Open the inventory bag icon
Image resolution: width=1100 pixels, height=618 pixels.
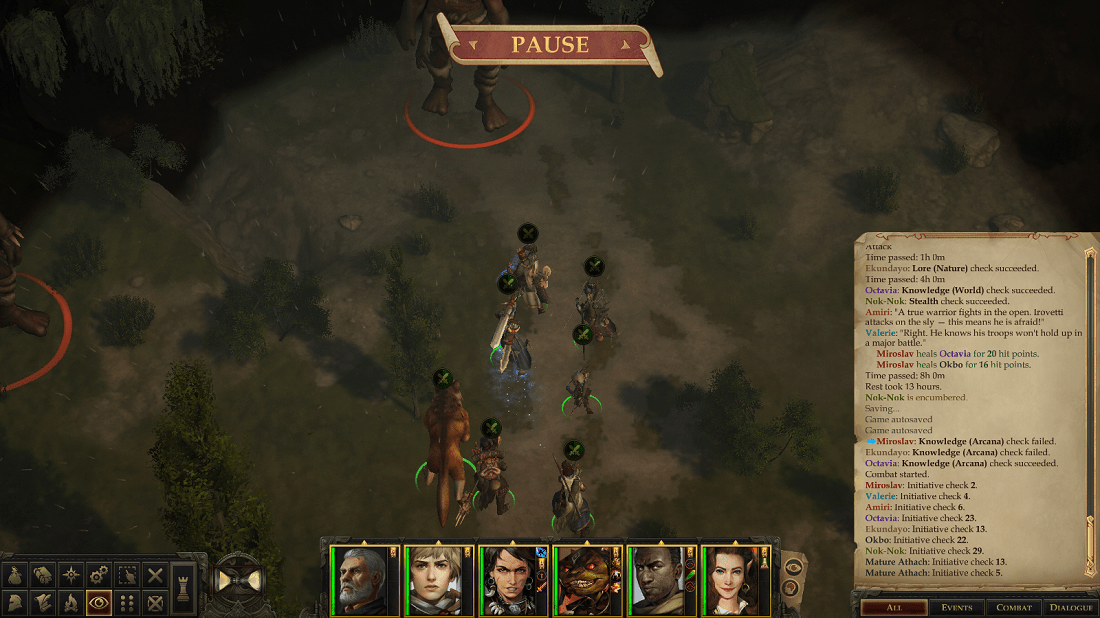15,575
